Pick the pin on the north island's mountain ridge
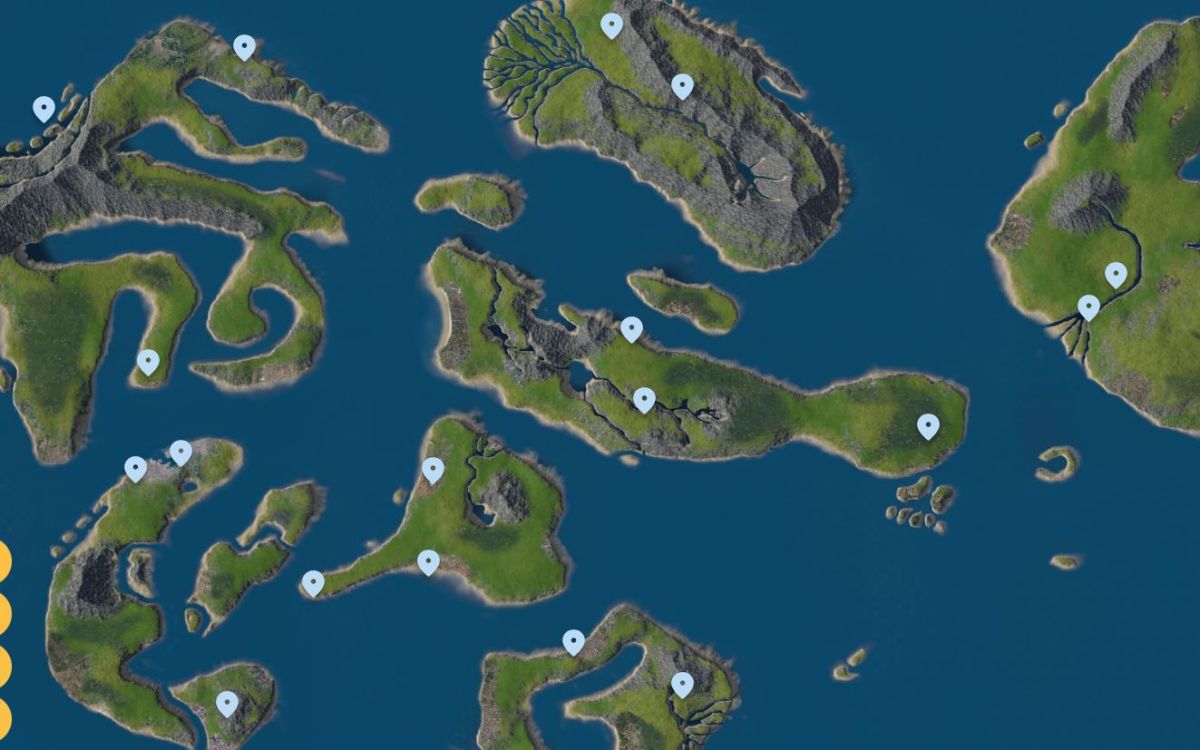 682,87
